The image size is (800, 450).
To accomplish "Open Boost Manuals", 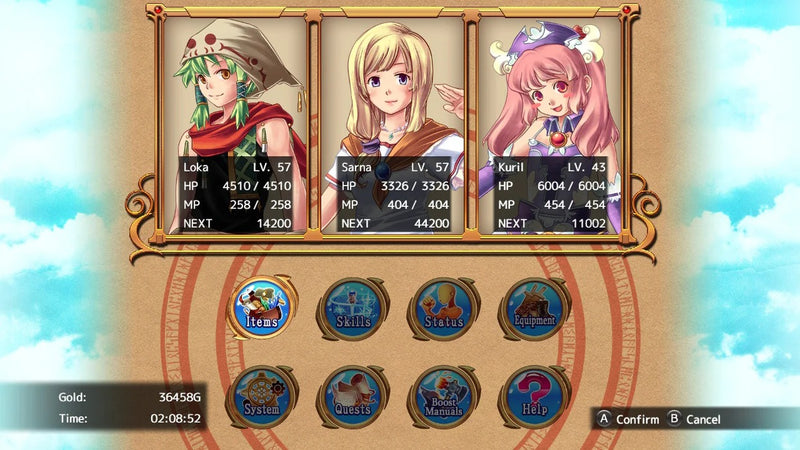I will point(443,397).
